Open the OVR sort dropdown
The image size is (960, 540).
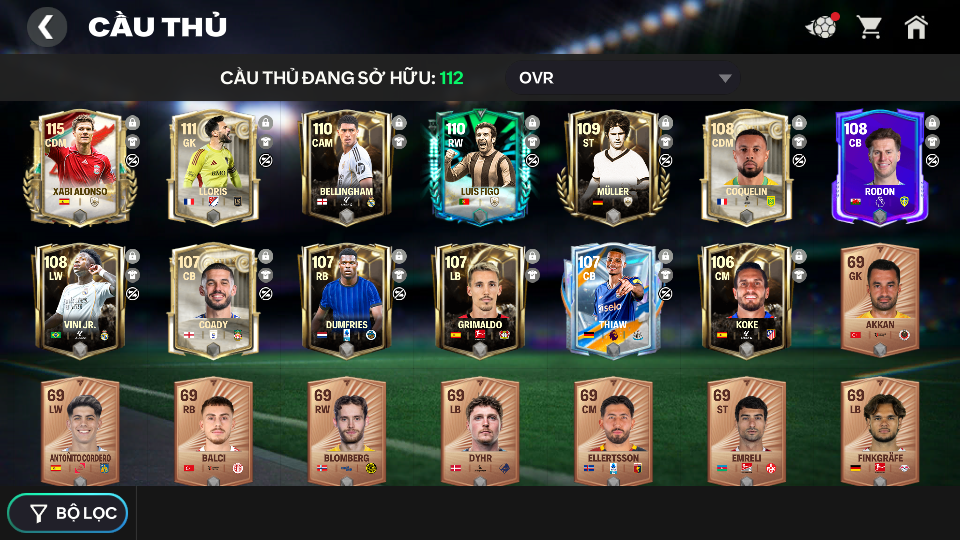625,78
